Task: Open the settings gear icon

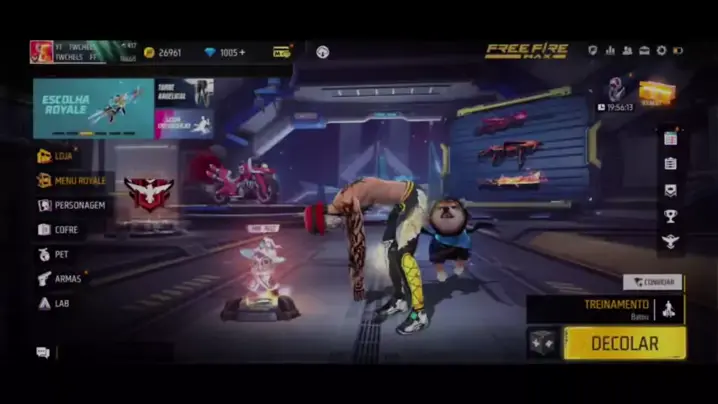Action: tap(660, 51)
